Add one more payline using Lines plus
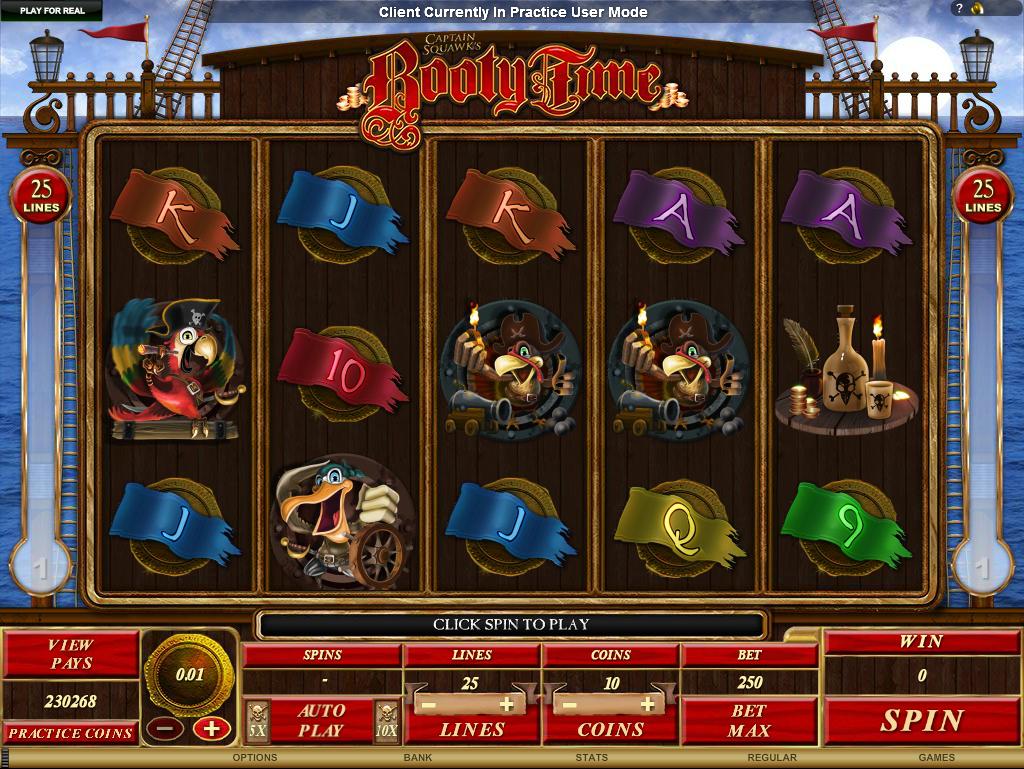 (507, 704)
